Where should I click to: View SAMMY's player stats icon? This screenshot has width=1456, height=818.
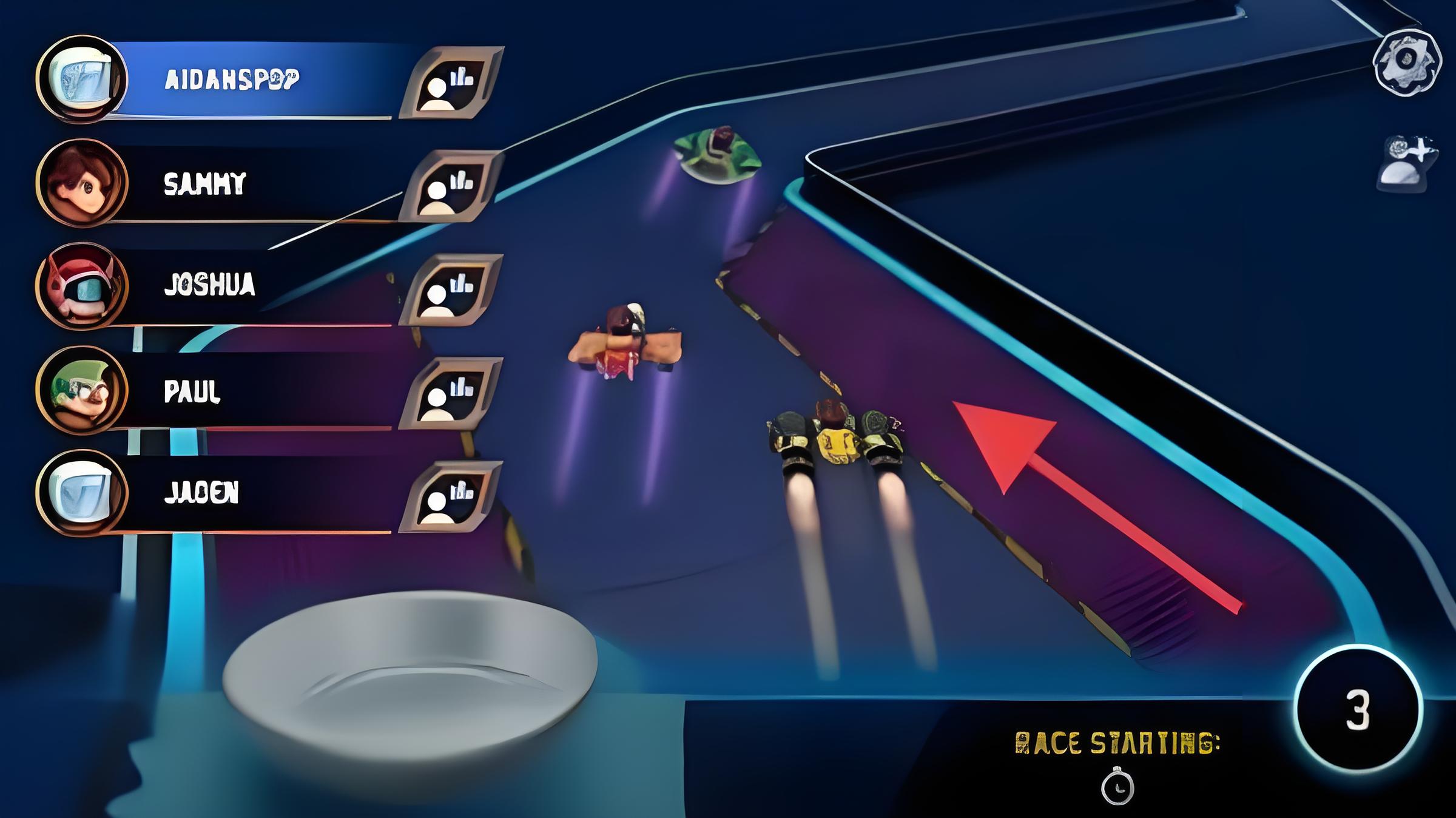click(451, 186)
